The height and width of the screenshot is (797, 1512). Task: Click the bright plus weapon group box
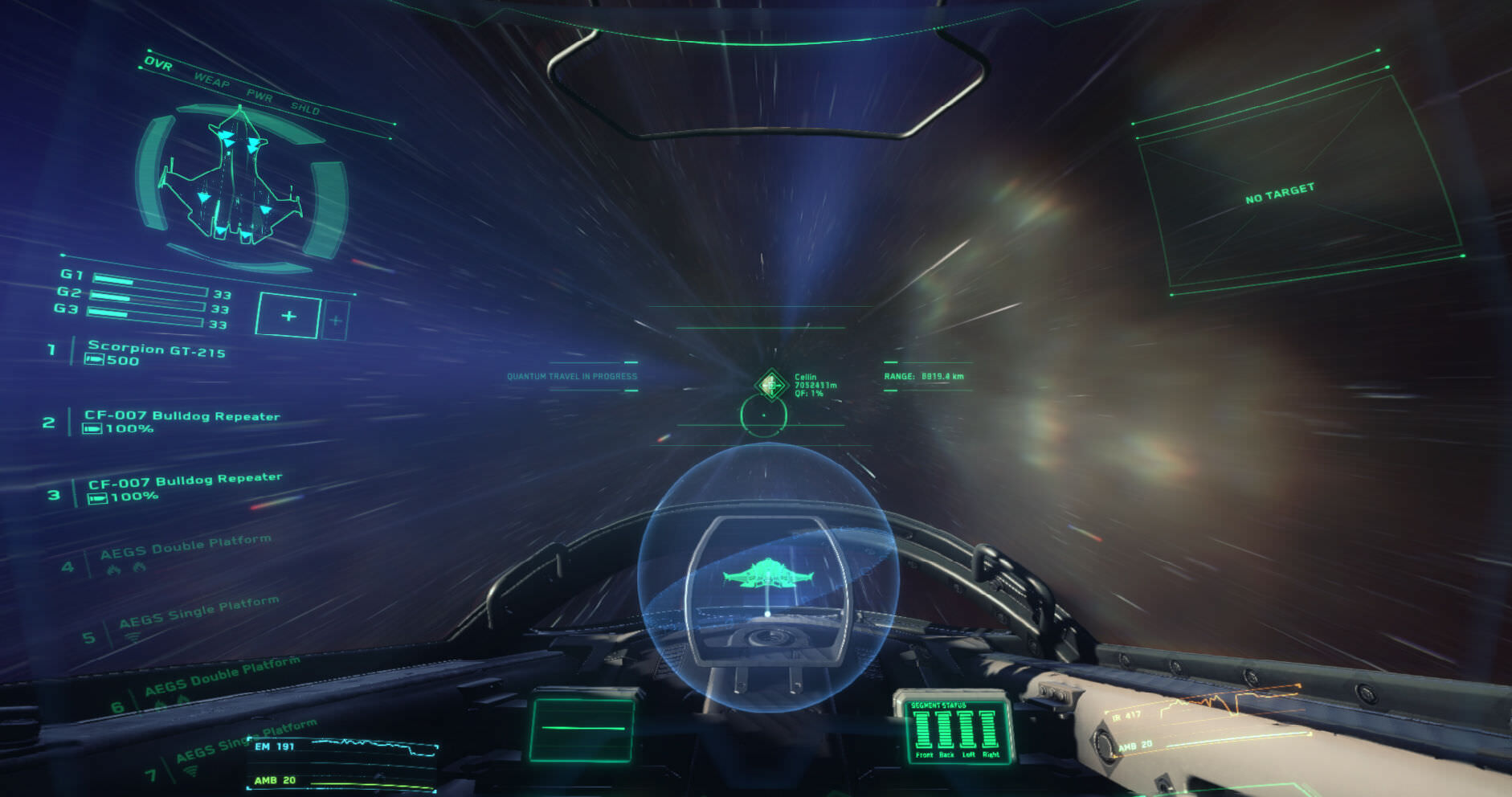[288, 317]
